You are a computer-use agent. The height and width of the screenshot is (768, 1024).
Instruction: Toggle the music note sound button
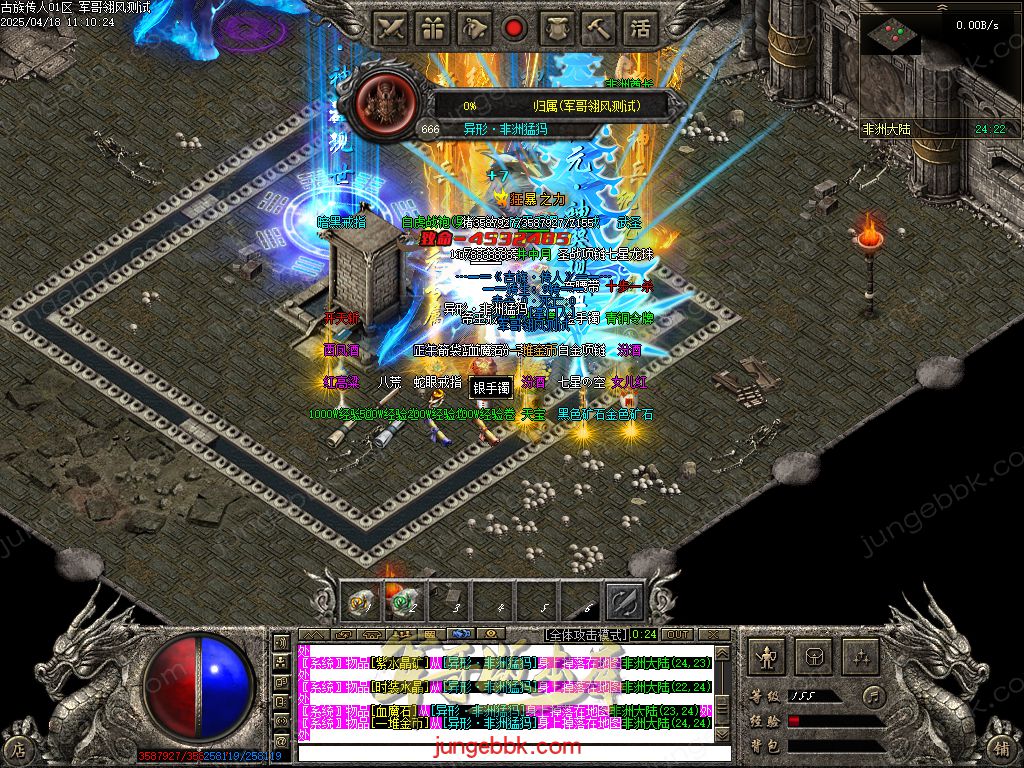pyautogui.click(x=875, y=695)
